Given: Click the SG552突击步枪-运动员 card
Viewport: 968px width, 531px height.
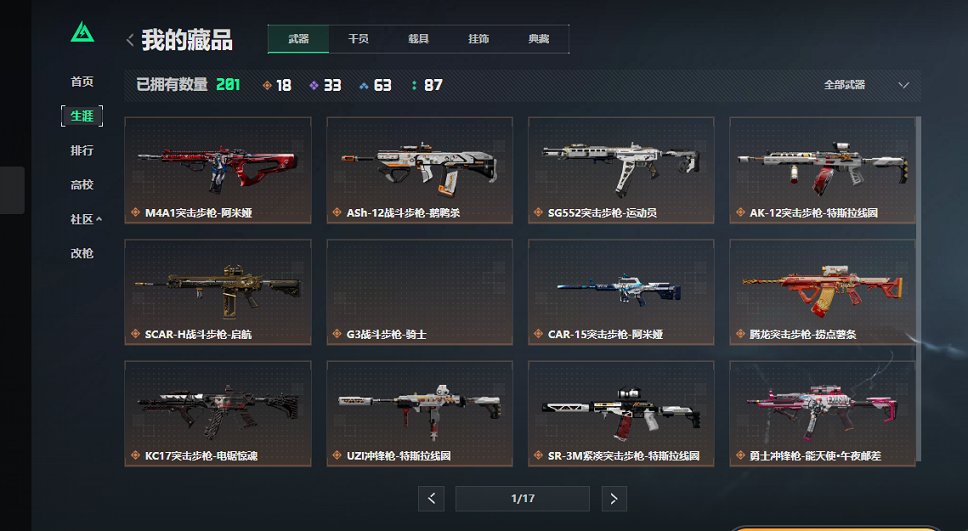Looking at the screenshot, I should click(621, 169).
